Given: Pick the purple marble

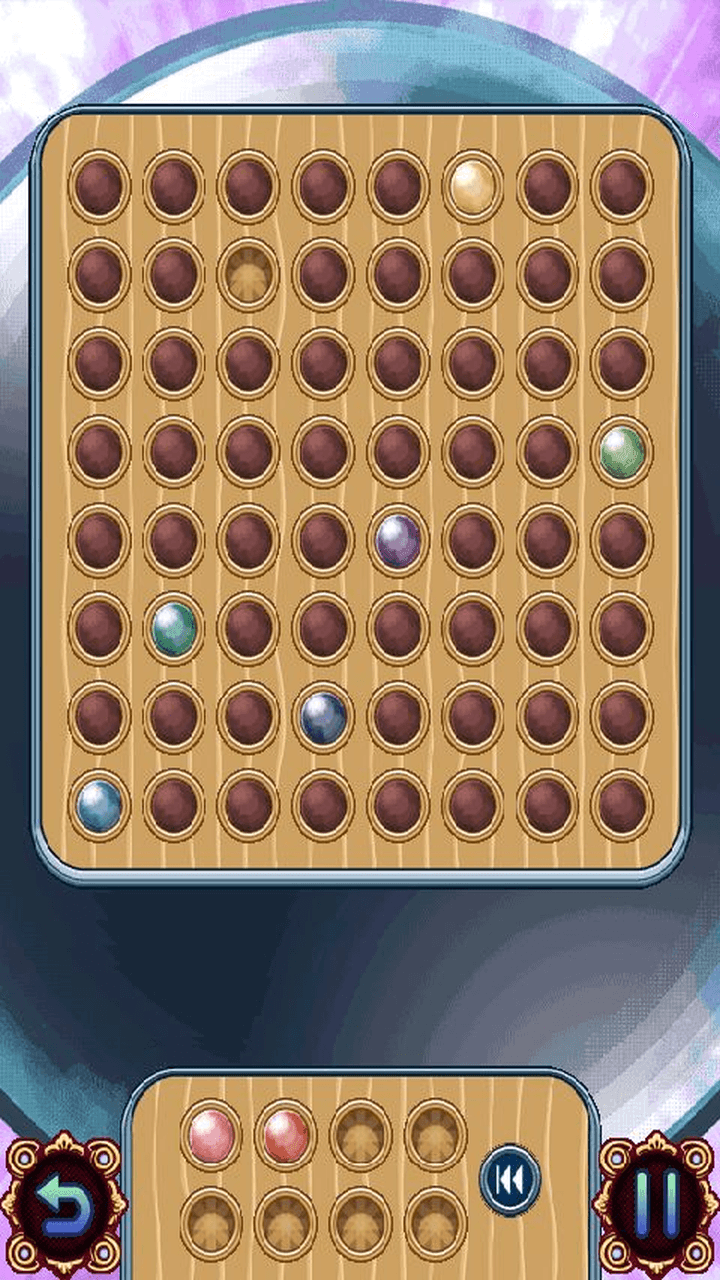Looking at the screenshot, I should (398, 540).
